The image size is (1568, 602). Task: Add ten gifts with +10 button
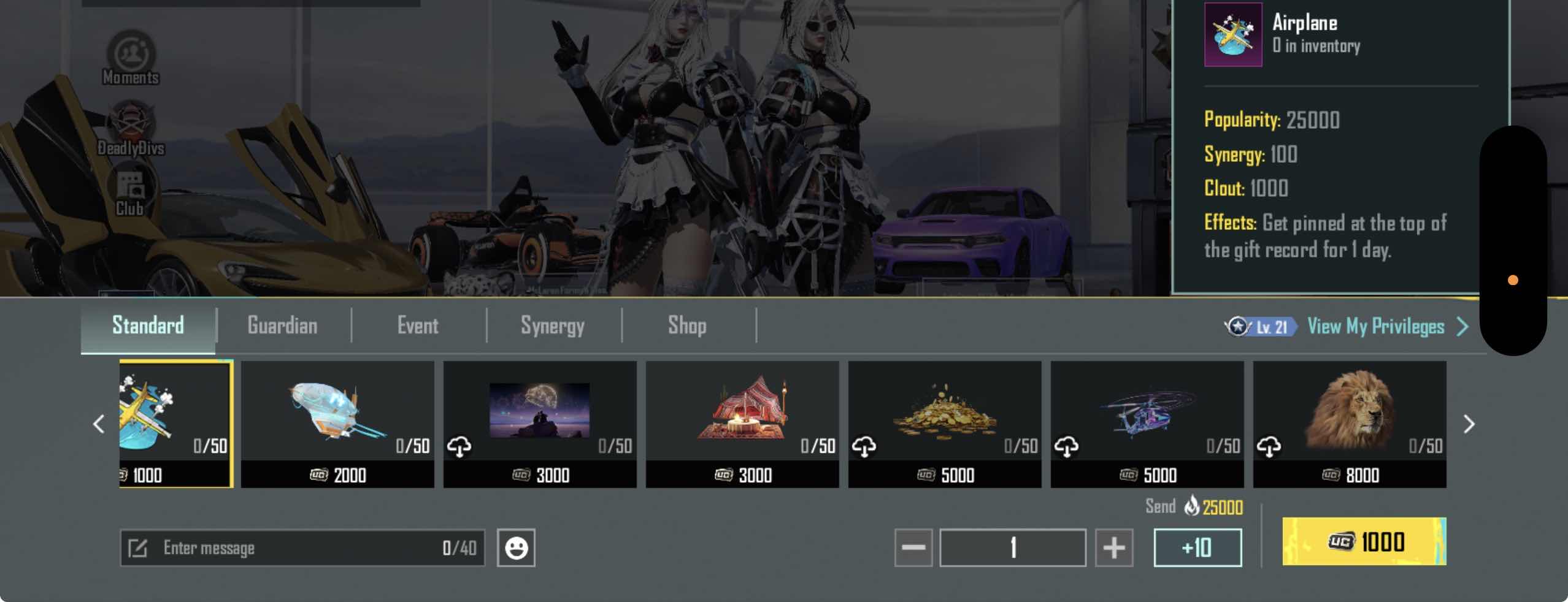[x=1197, y=547]
